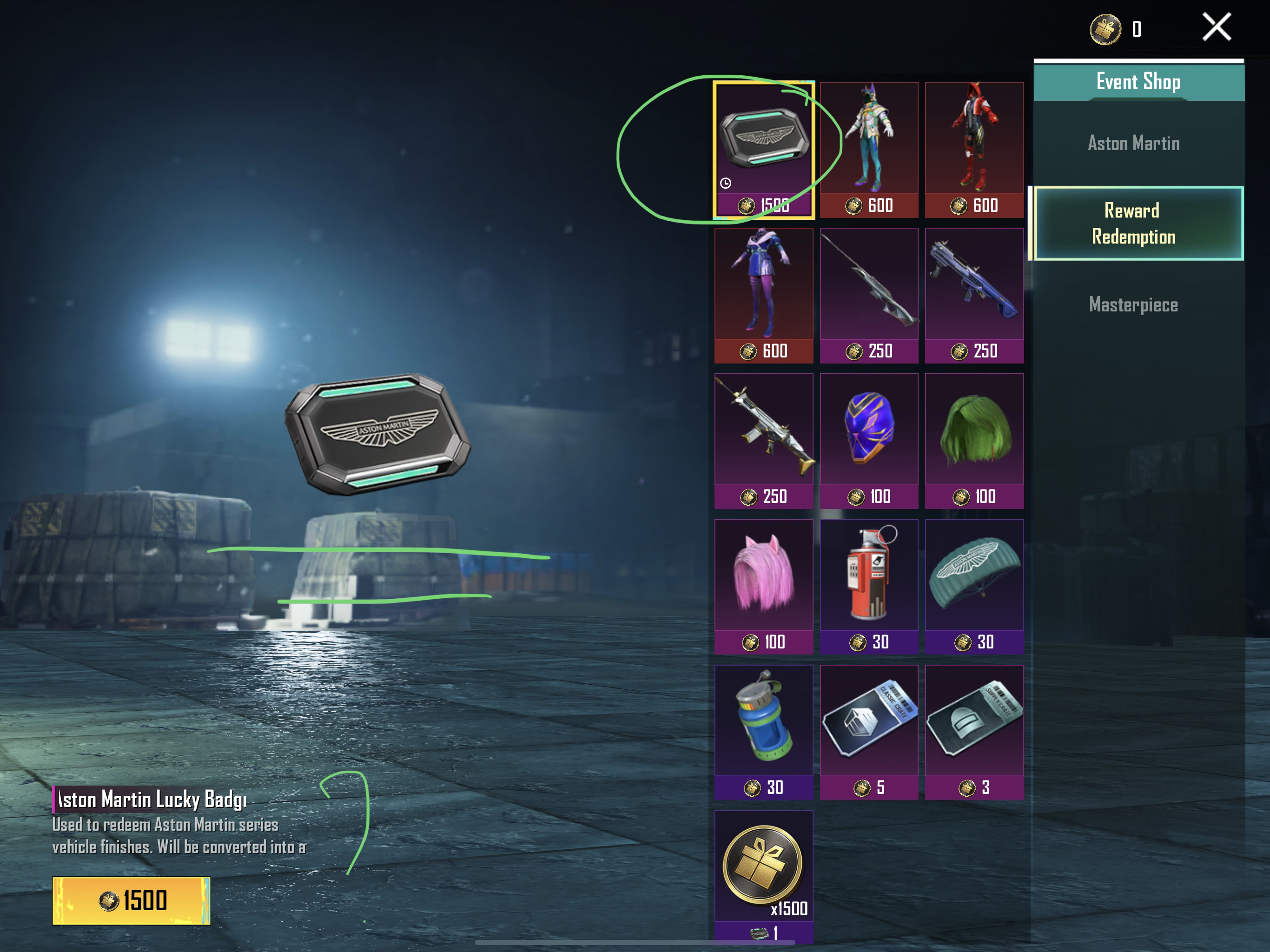The width and height of the screenshot is (1270, 952).
Task: Select the Aston Martin parachute item
Action: [974, 586]
